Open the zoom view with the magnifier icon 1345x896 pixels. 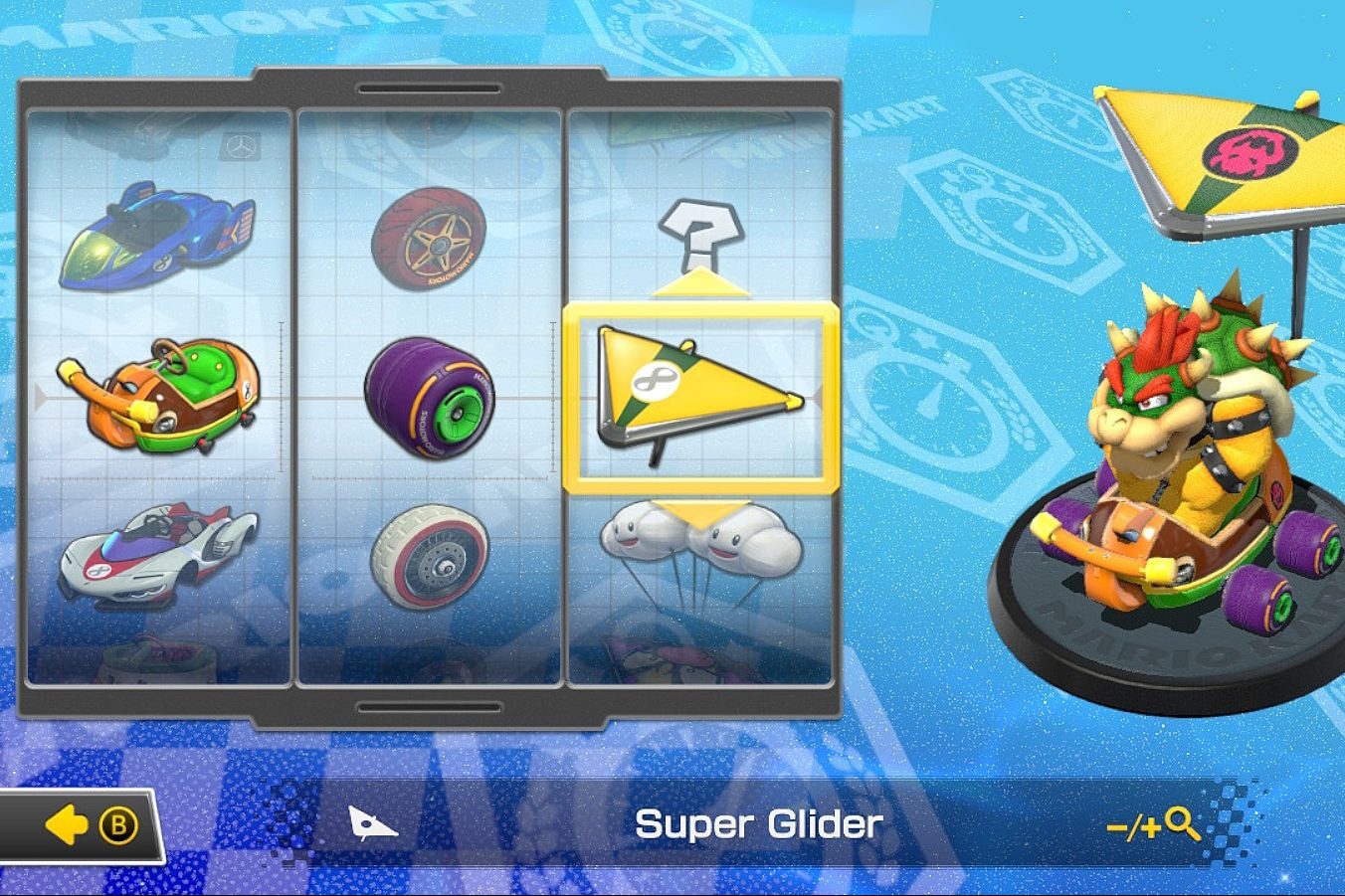coord(1180,823)
